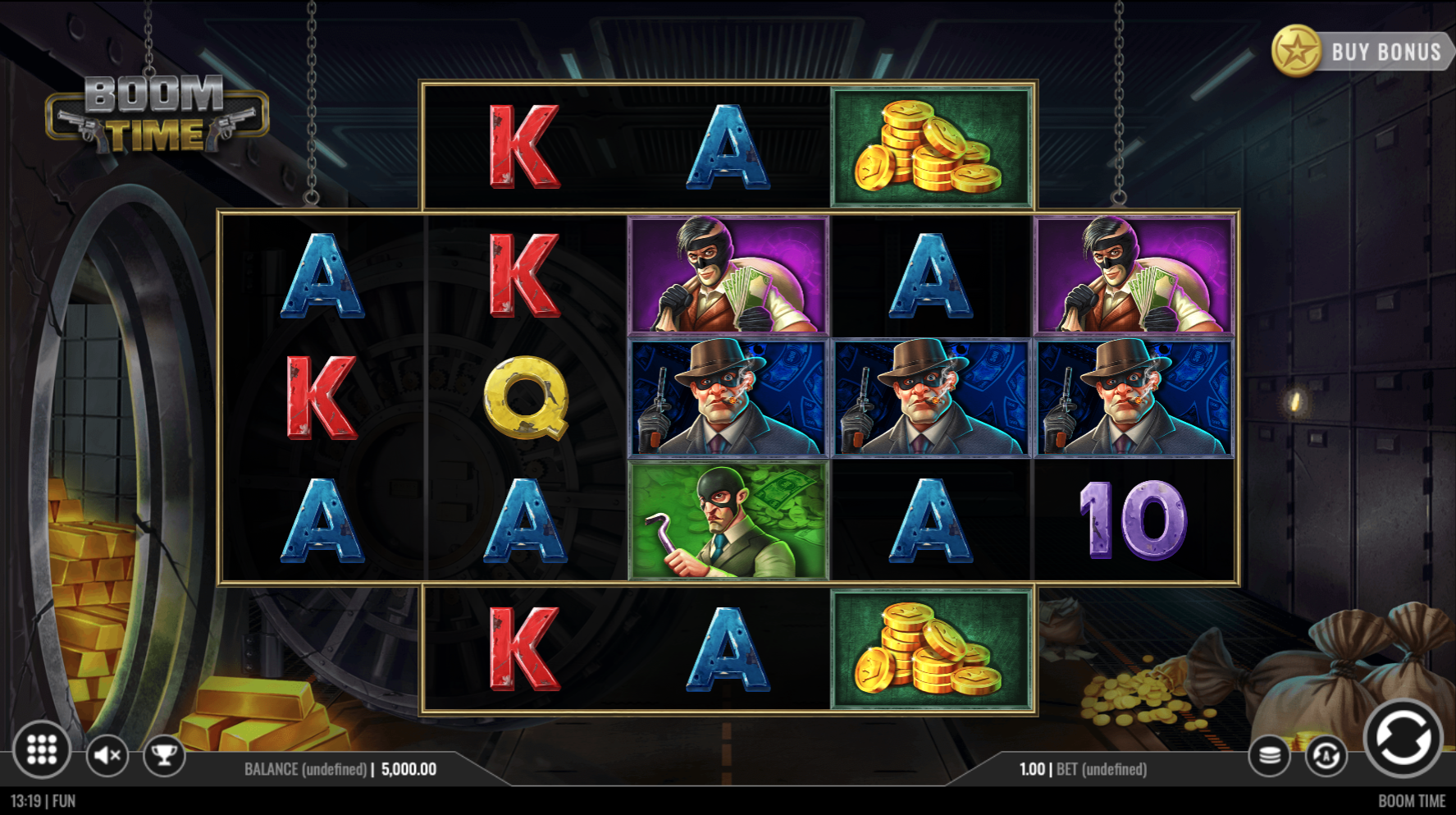Open the bet amount coin stack selector
Viewport: 1456px width, 815px height.
click(x=1270, y=755)
